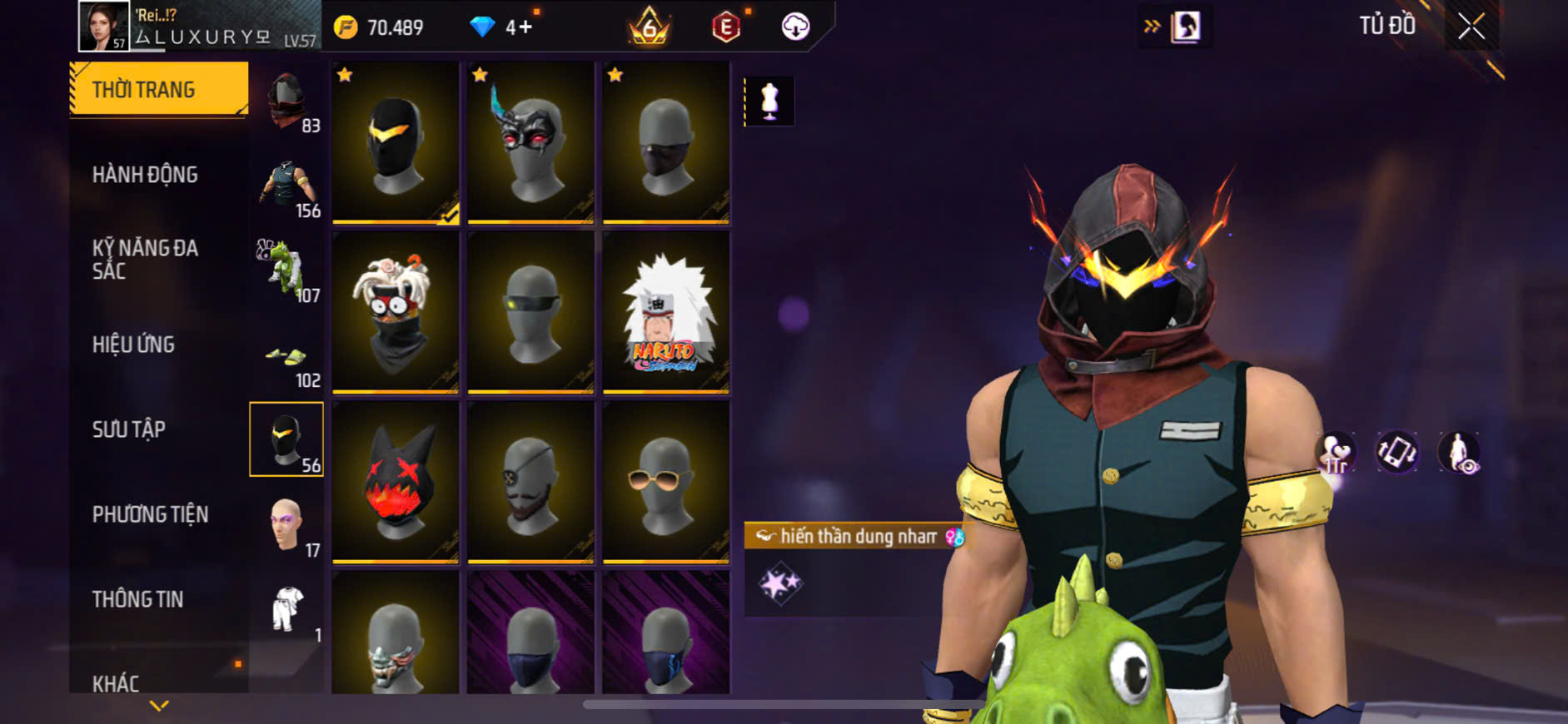Close the wardrobe screen with the X
The height and width of the screenshot is (724, 1568).
[x=1471, y=27]
